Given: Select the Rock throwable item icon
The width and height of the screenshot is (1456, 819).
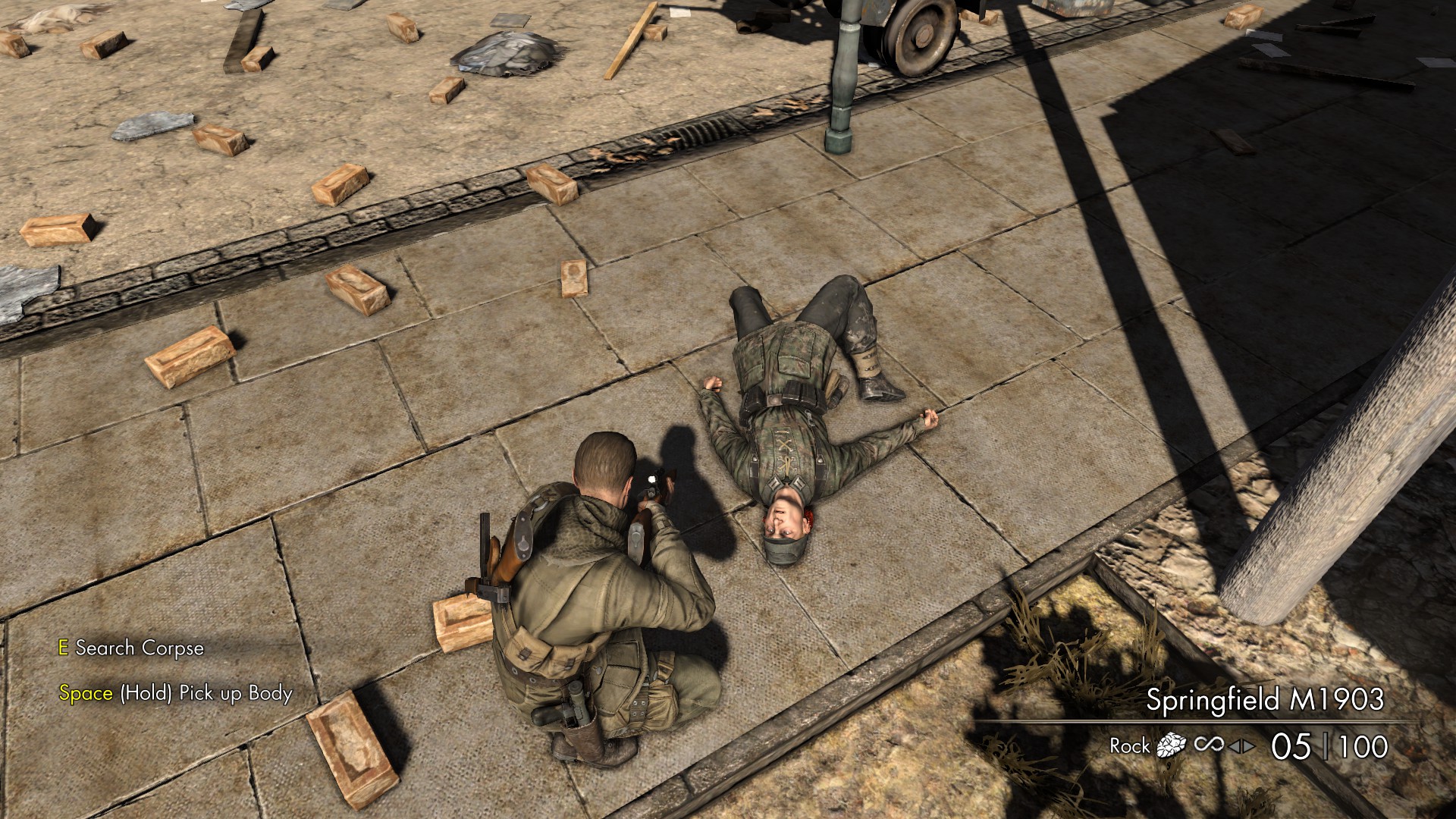Looking at the screenshot, I should 1171,746.
